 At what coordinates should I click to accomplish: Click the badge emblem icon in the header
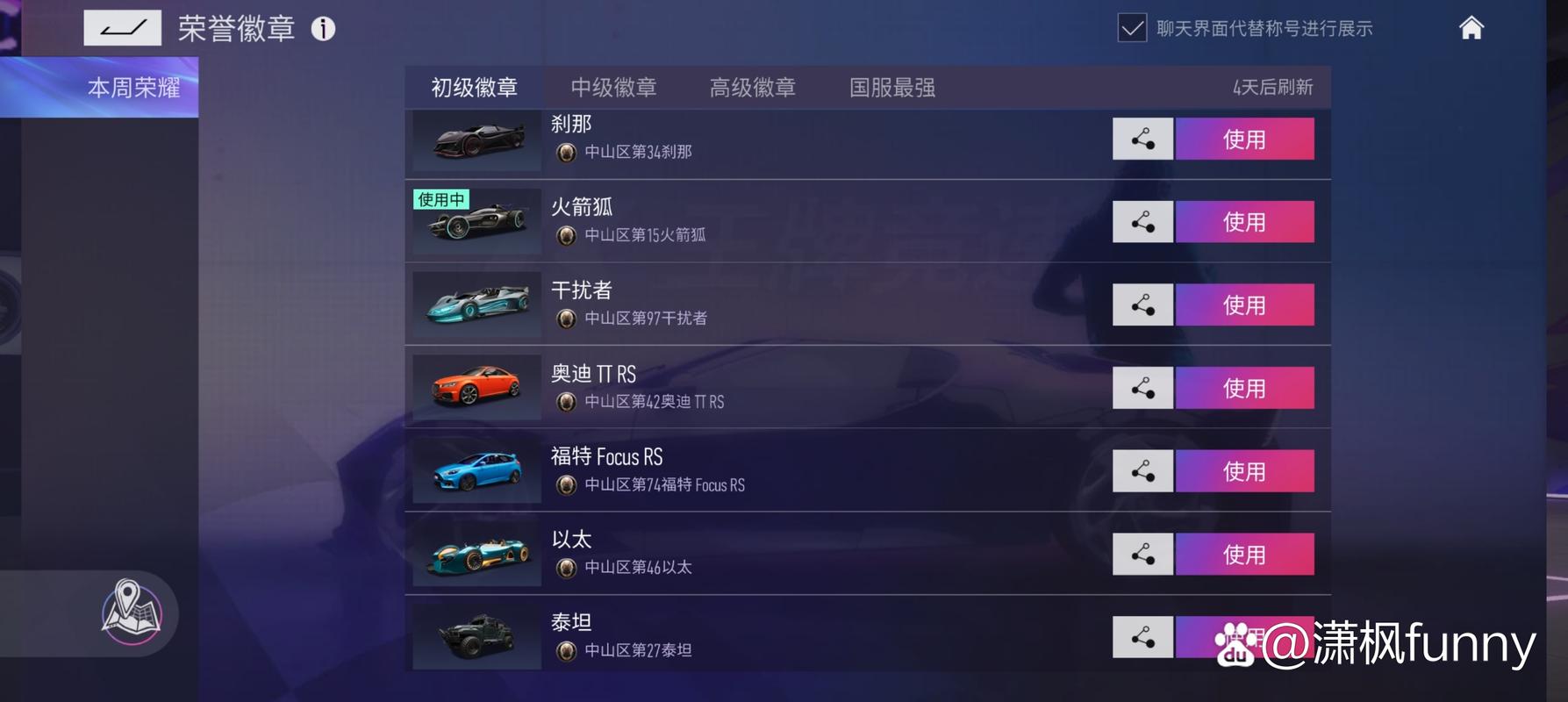click(122, 27)
